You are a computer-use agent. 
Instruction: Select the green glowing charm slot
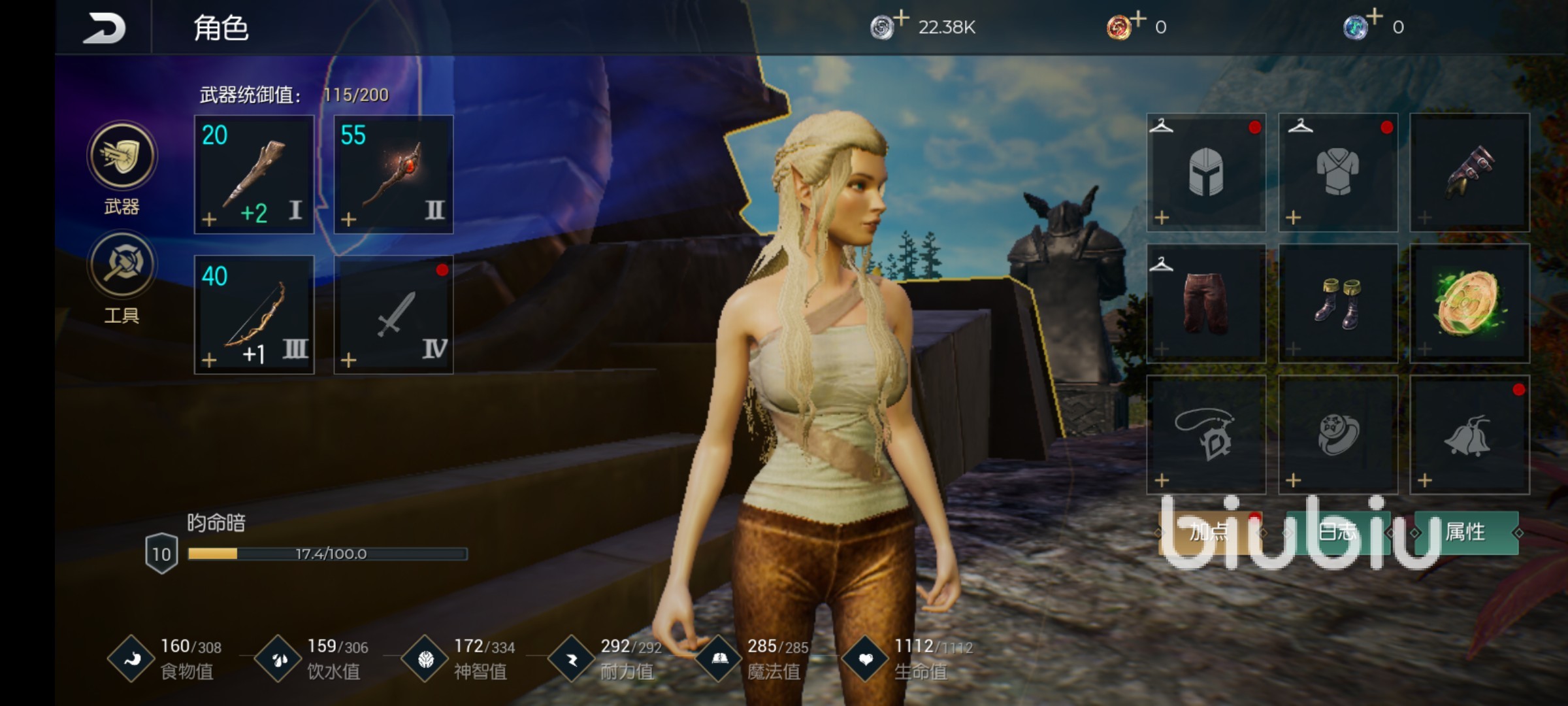pos(1469,303)
